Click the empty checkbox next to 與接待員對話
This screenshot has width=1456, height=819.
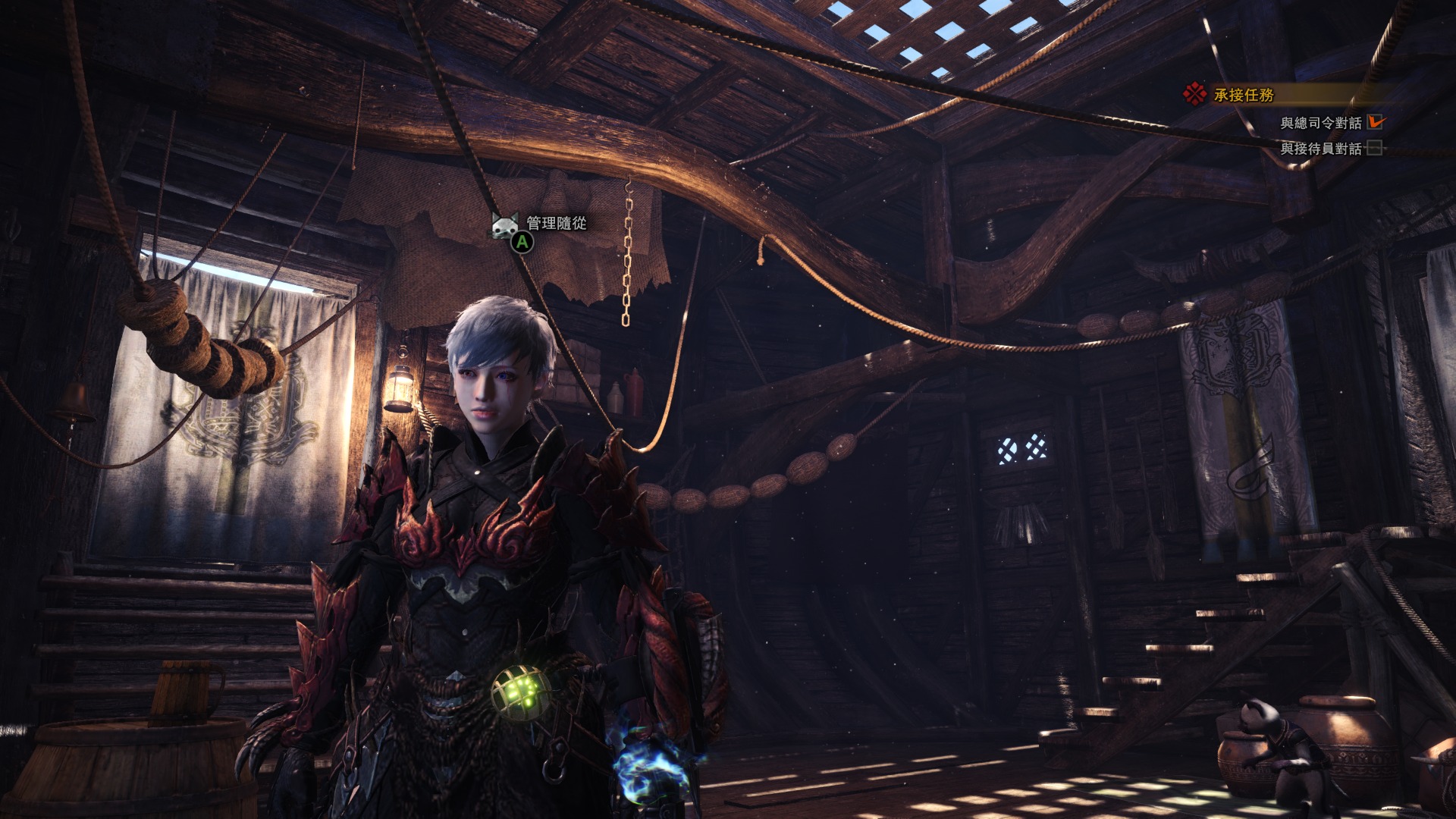(x=1374, y=148)
